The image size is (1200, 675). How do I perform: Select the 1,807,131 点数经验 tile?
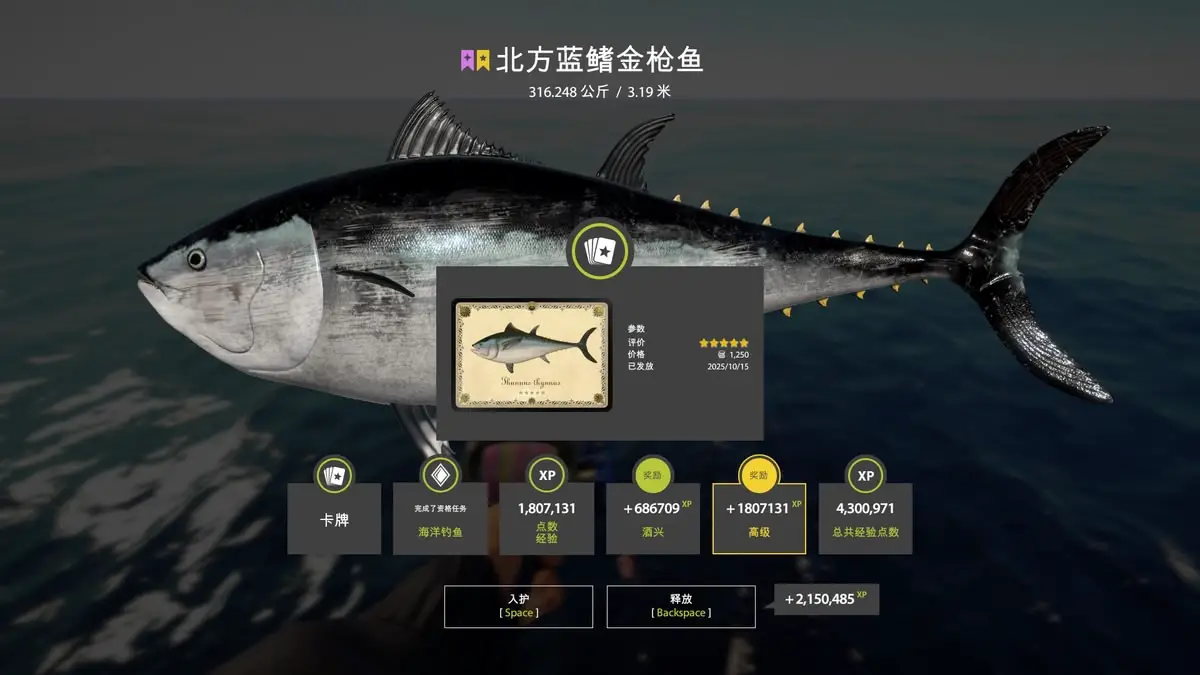(546, 519)
